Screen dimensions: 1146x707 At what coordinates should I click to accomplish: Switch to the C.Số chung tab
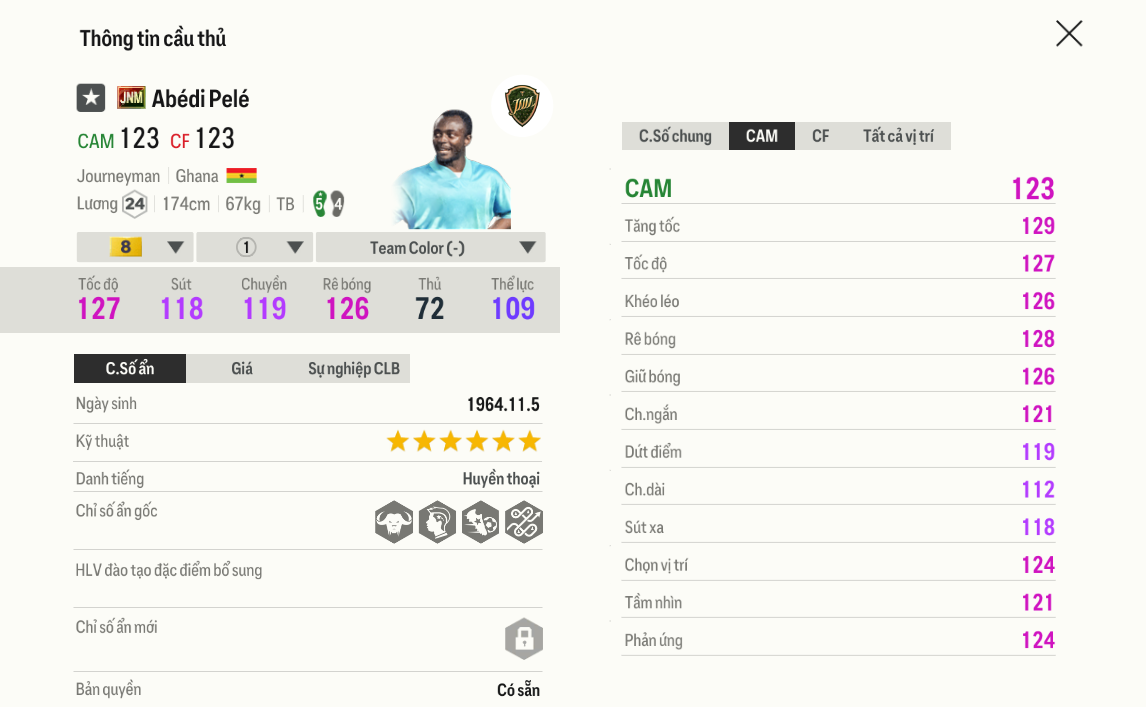point(675,136)
